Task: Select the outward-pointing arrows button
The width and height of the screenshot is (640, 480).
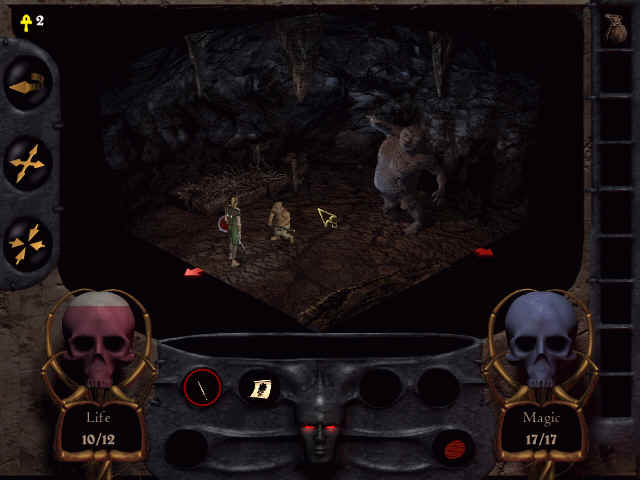Action: click(x=27, y=164)
